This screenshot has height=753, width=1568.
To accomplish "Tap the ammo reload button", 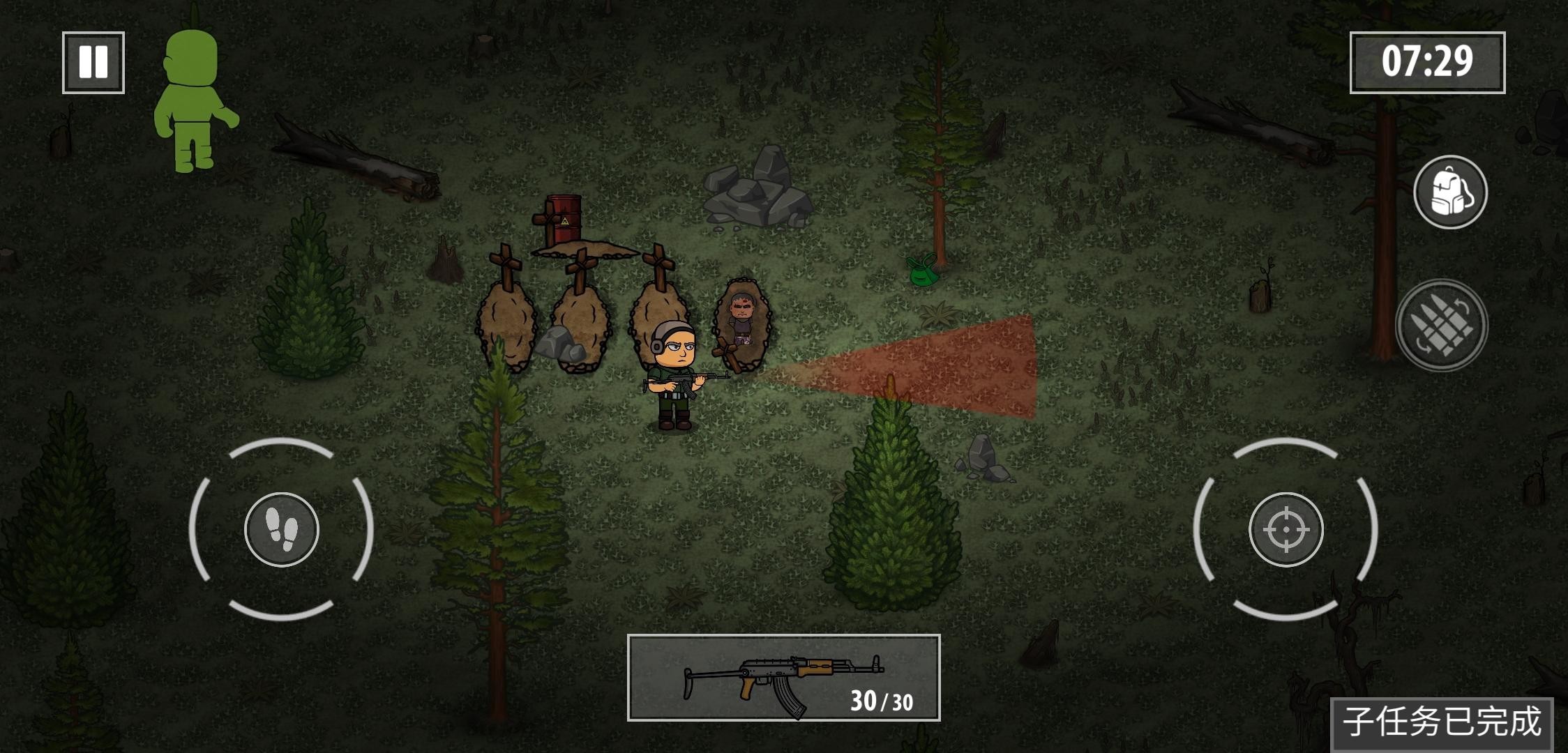I will pyautogui.click(x=1441, y=325).
